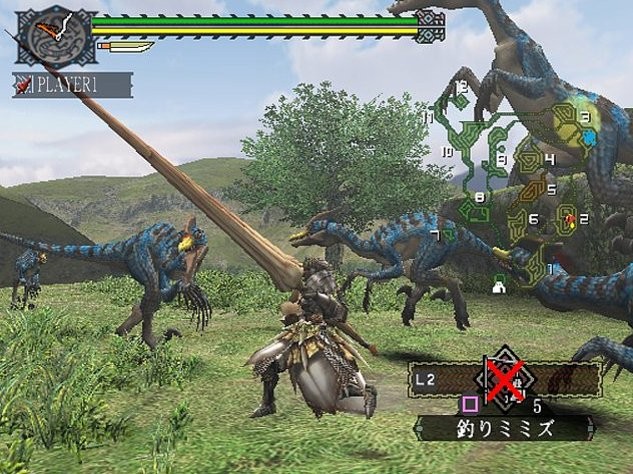633x474 pixels.
Task: Click the player marker in map area 2
Action: (569, 218)
